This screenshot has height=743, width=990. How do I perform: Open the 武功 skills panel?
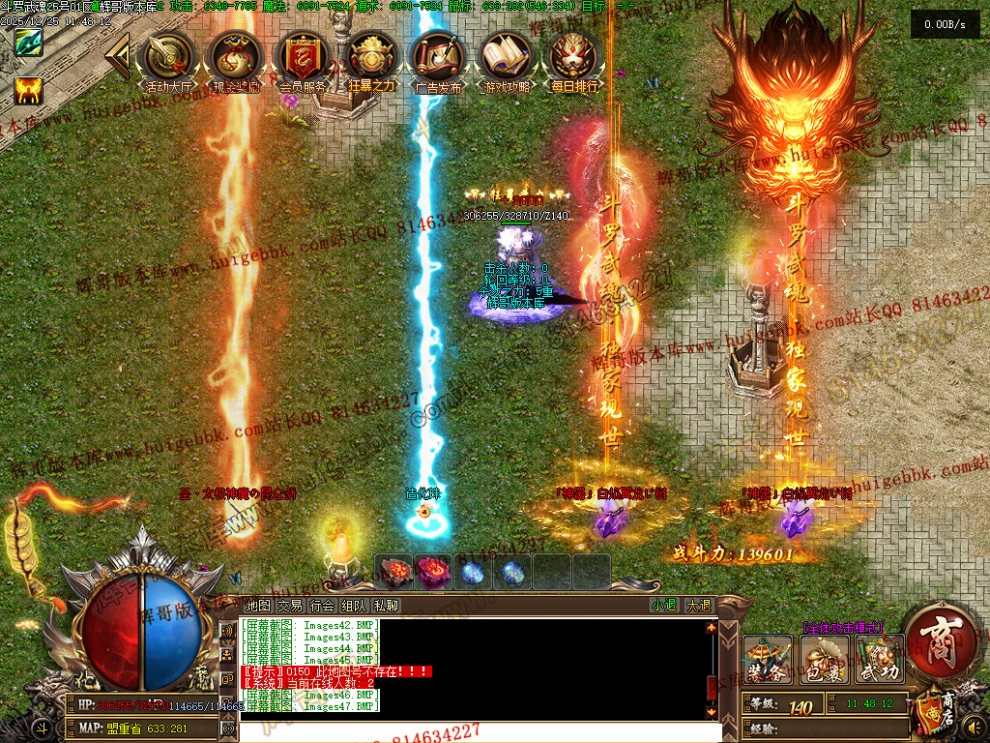pos(879,659)
